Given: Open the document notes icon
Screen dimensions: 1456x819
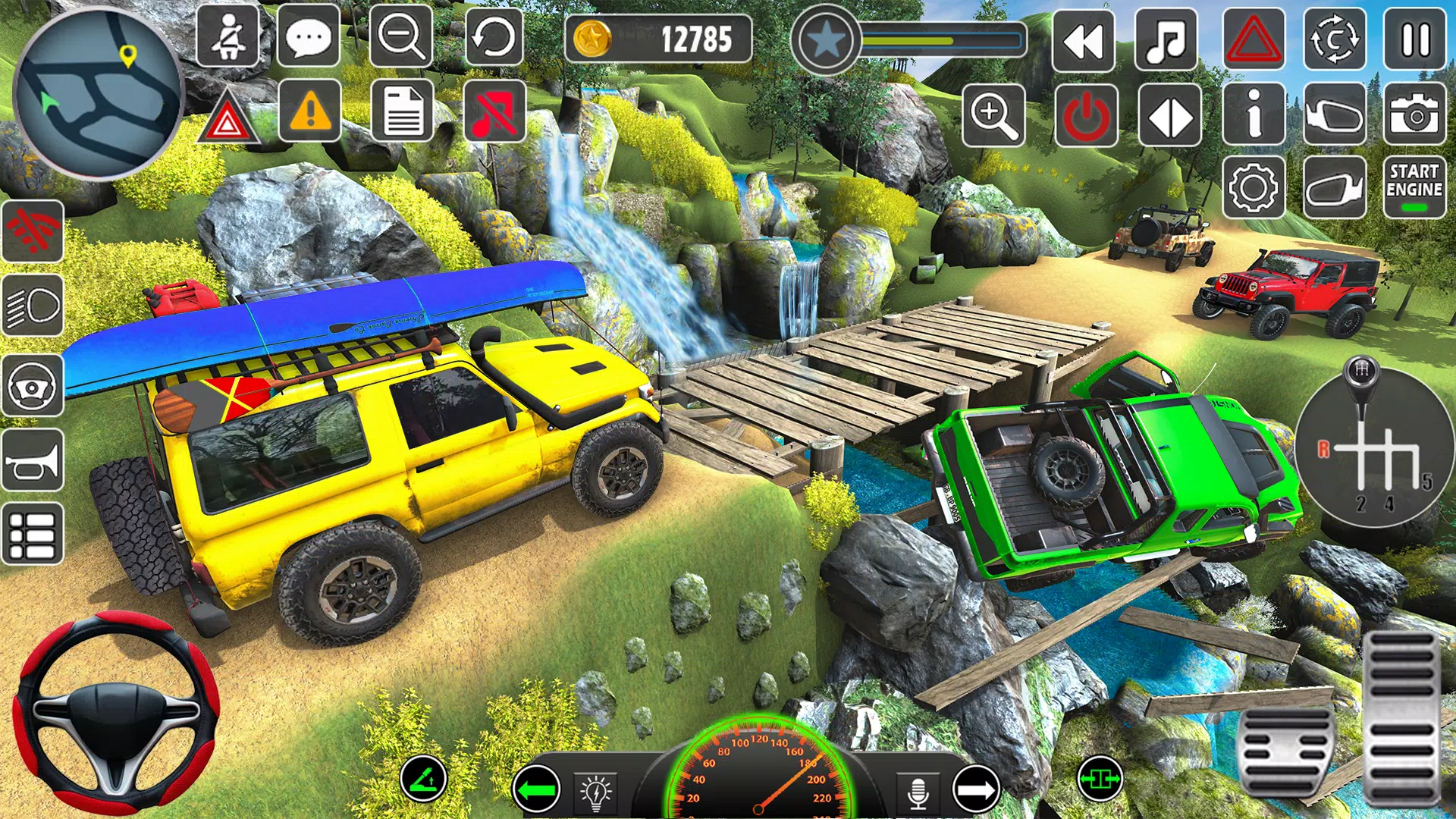Looking at the screenshot, I should pos(403,112).
